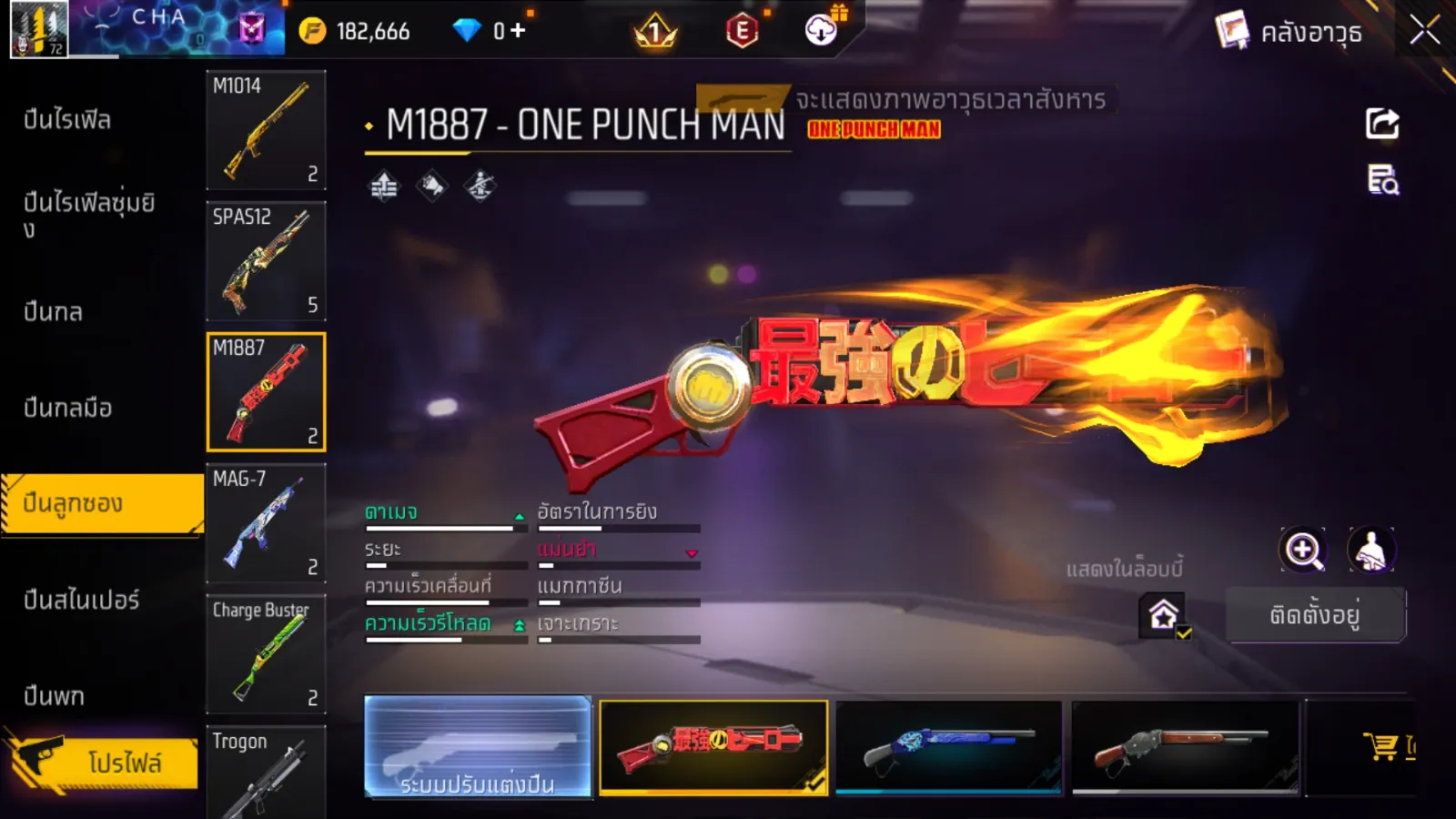Close the weapon vault screen
Viewport: 1456px width, 819px height.
point(1424,31)
